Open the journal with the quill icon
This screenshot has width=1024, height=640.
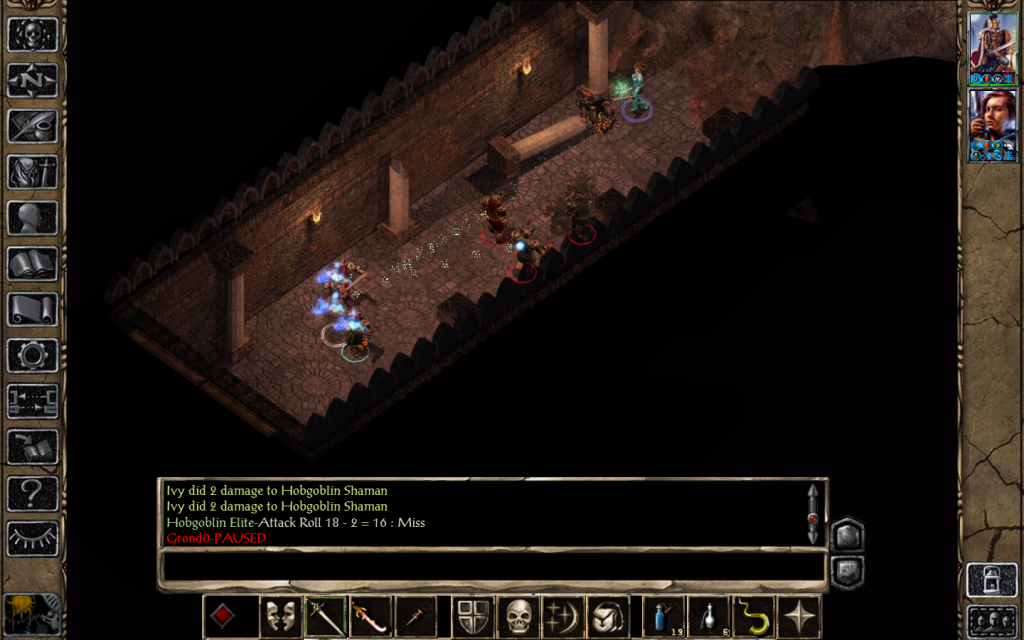click(x=32, y=126)
